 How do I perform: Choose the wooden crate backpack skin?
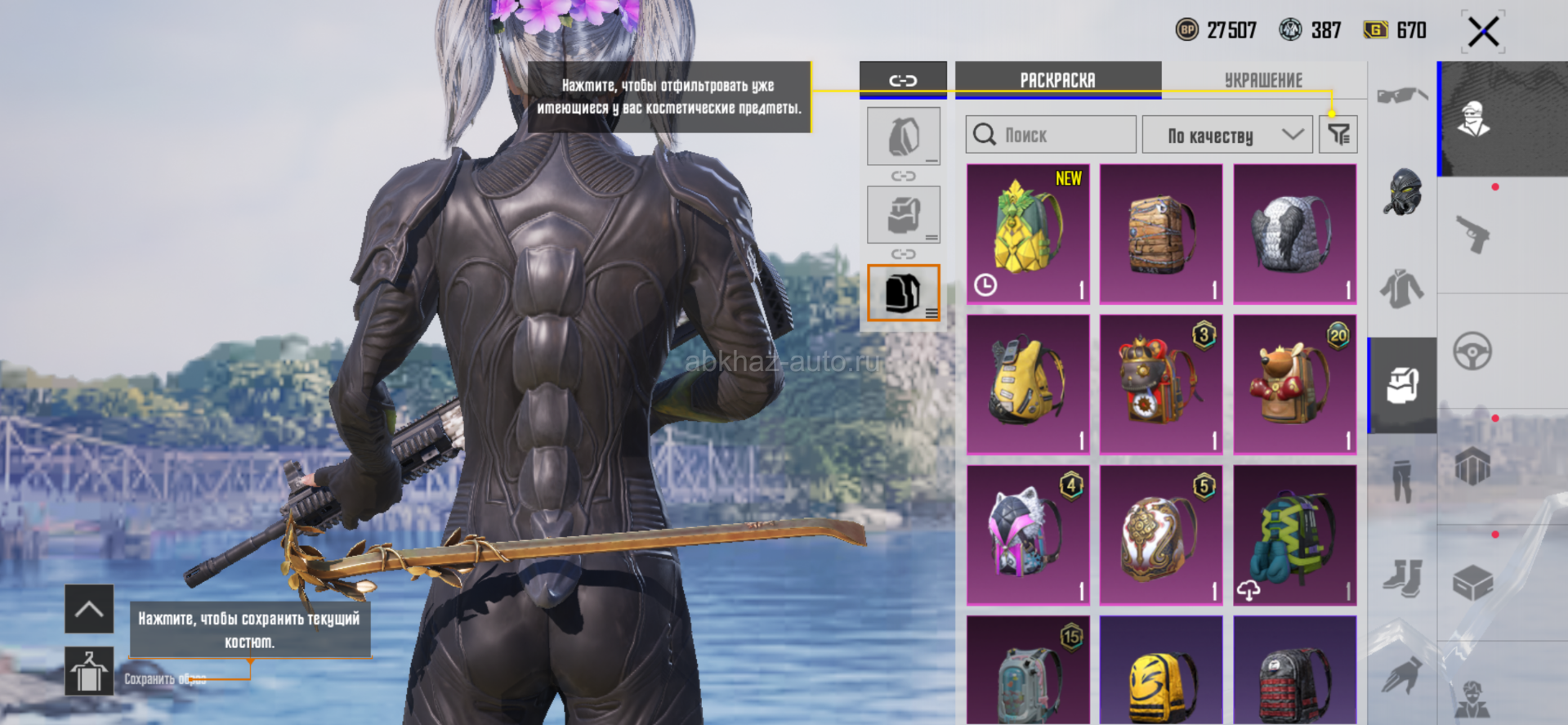1161,233
